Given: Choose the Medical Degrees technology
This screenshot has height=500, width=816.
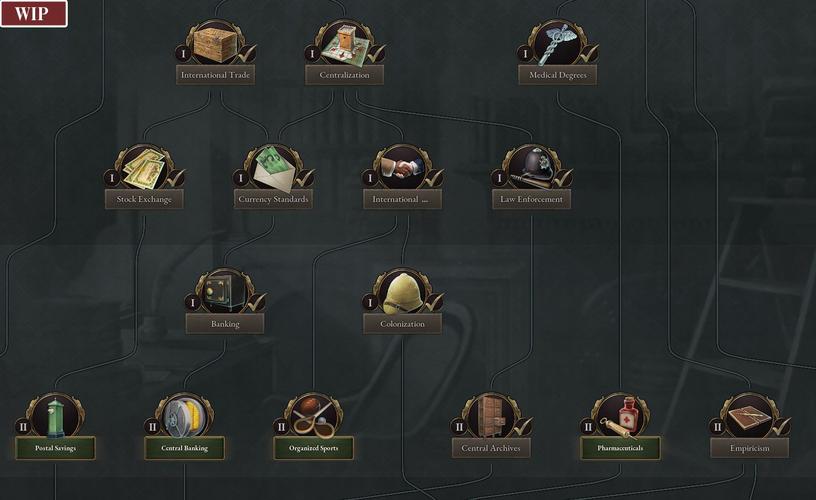Looking at the screenshot, I should coord(558,74).
